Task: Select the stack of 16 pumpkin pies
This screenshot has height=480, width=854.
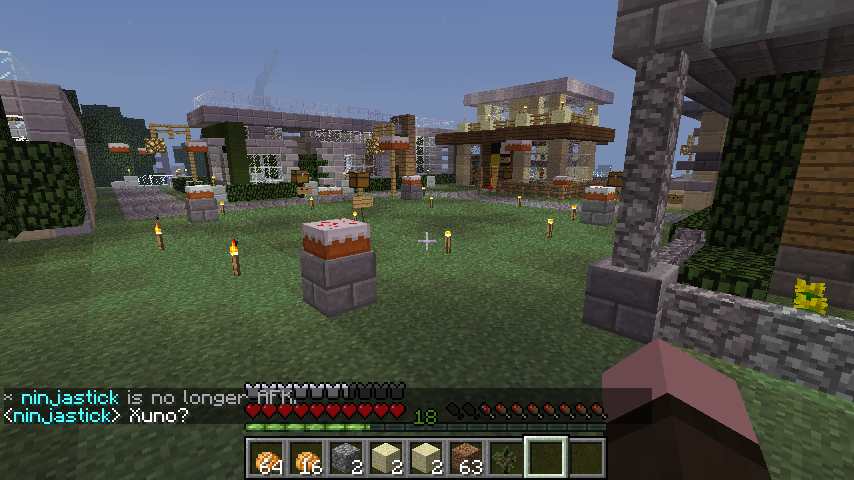Action: coord(307,458)
